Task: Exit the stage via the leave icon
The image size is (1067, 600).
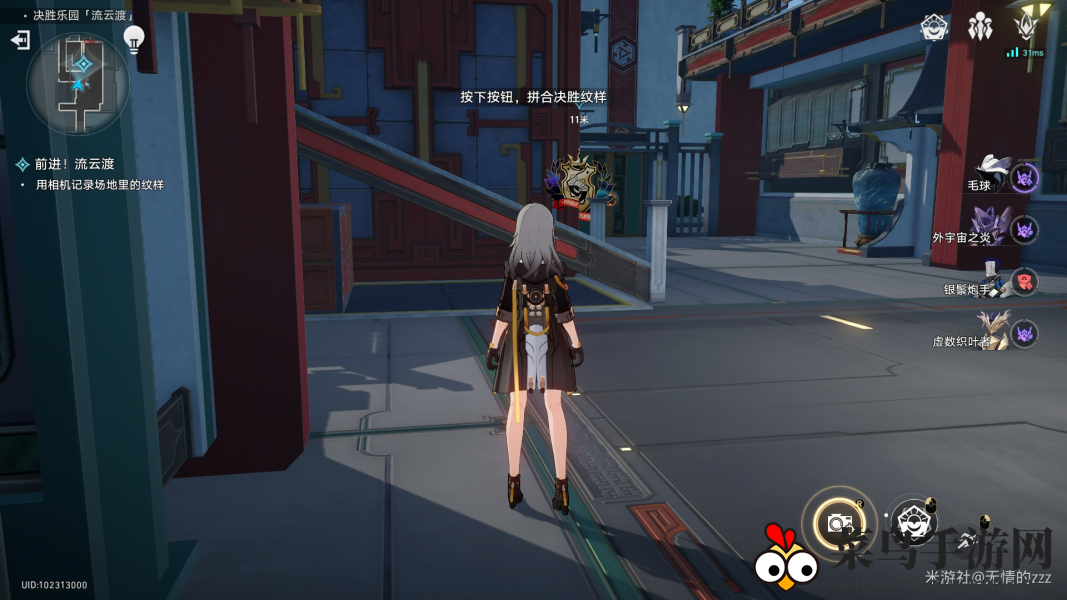Action: (x=20, y=40)
